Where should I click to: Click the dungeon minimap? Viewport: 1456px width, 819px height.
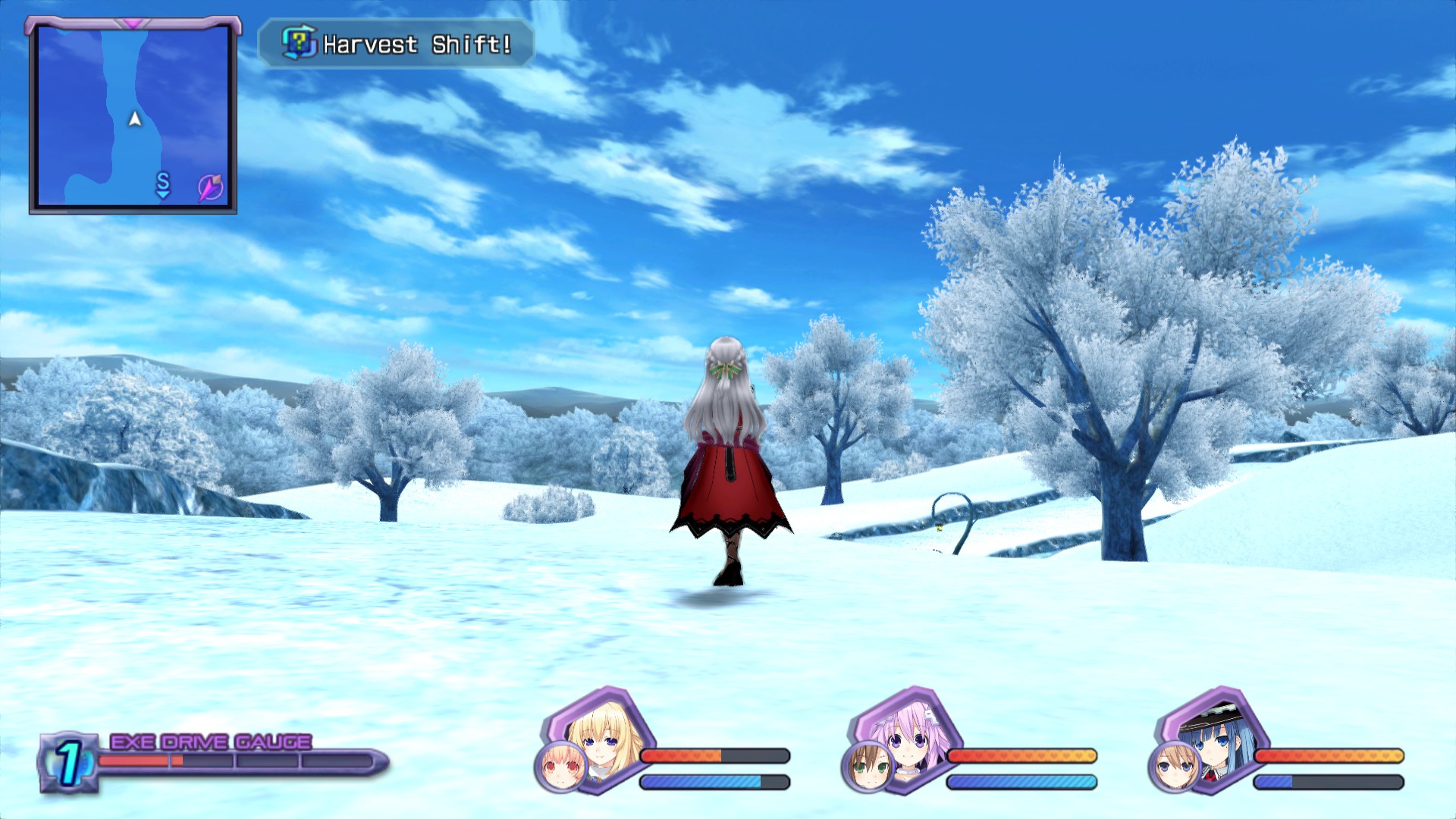(x=133, y=115)
